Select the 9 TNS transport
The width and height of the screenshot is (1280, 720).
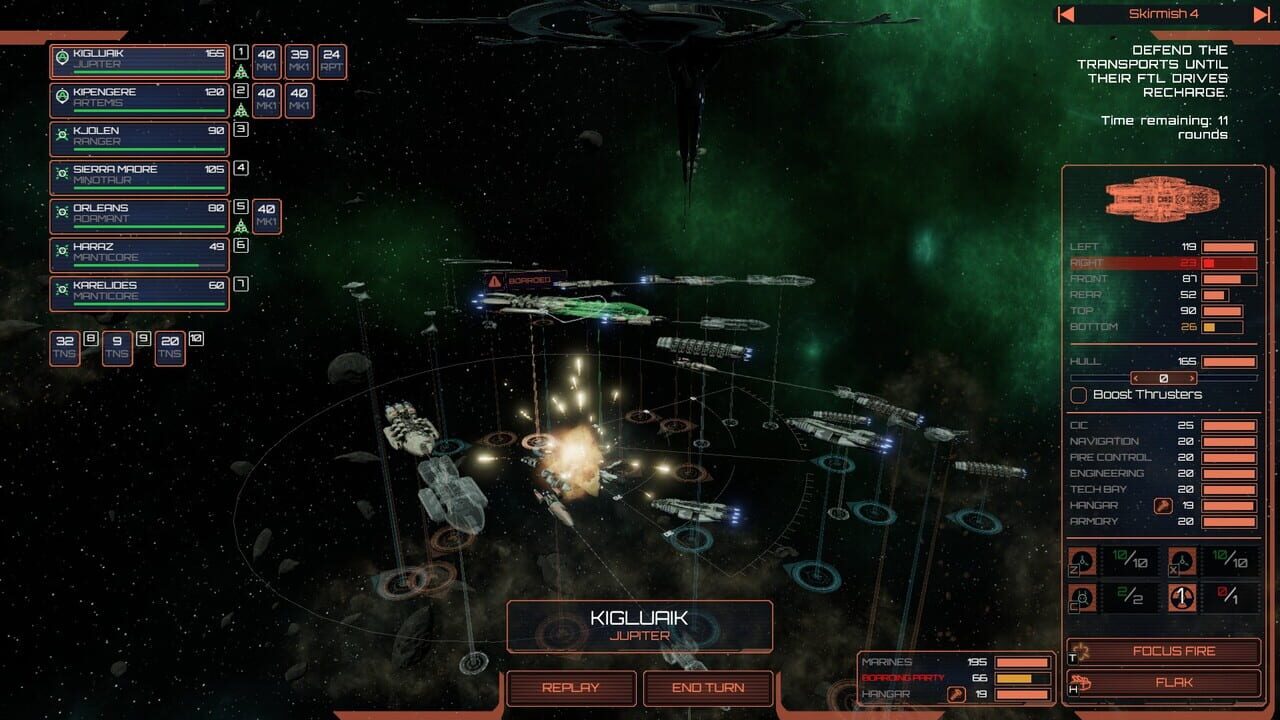[117, 347]
